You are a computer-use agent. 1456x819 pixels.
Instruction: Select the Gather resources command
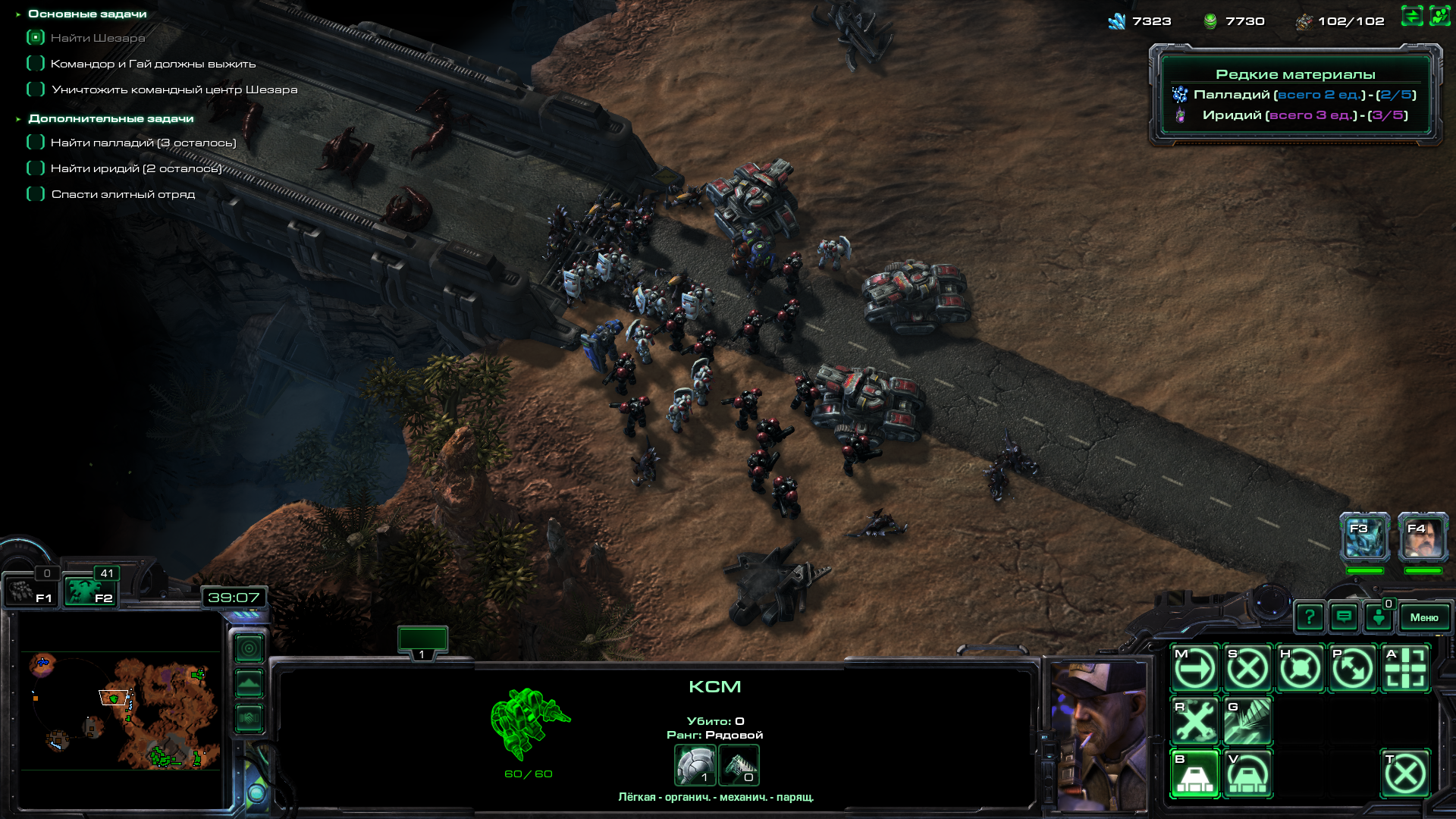pyautogui.click(x=1247, y=721)
